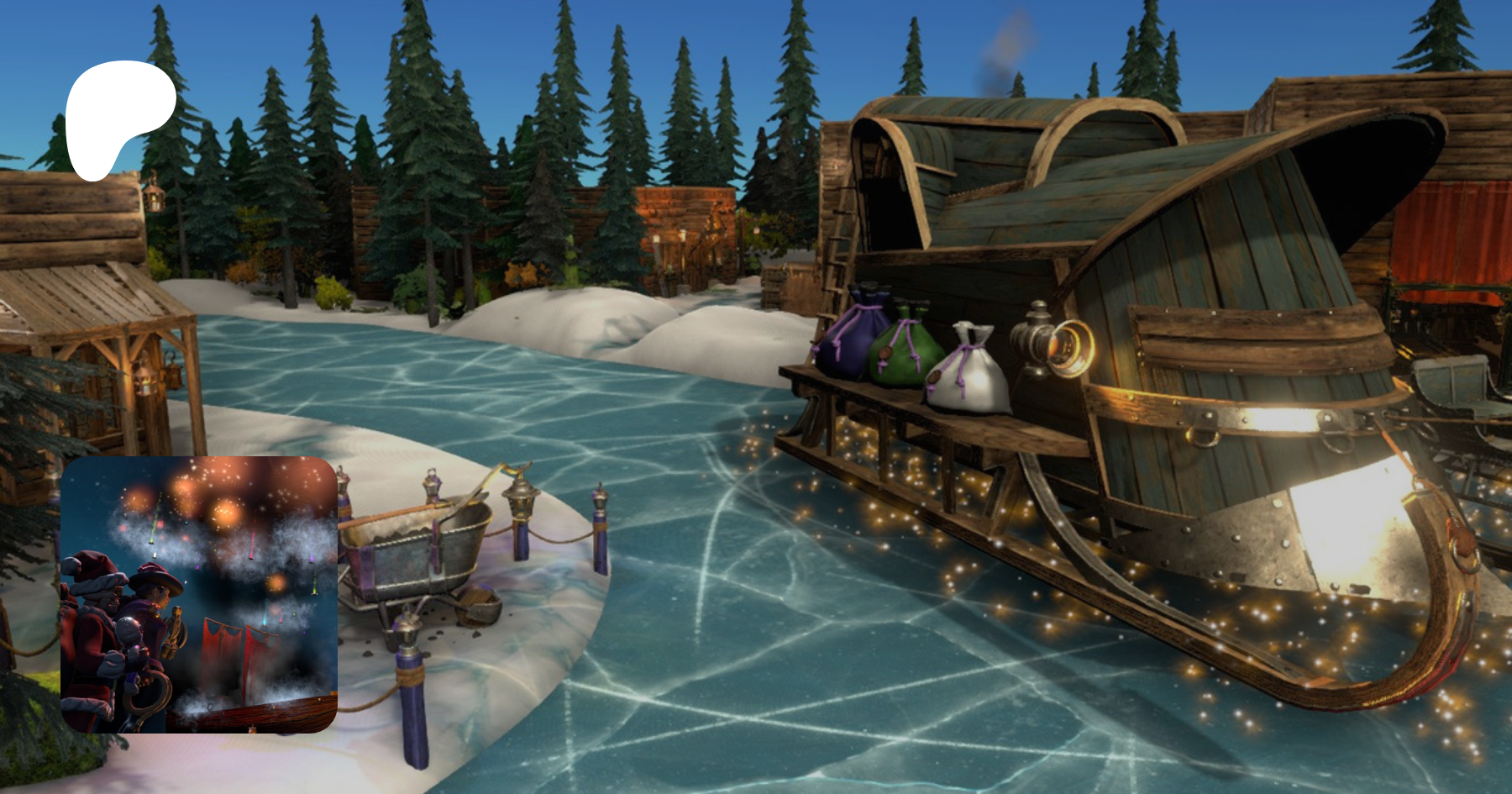Open the creator's fireworks avatar thumbnail
Viewport: 1512px width, 794px height.
click(199, 595)
